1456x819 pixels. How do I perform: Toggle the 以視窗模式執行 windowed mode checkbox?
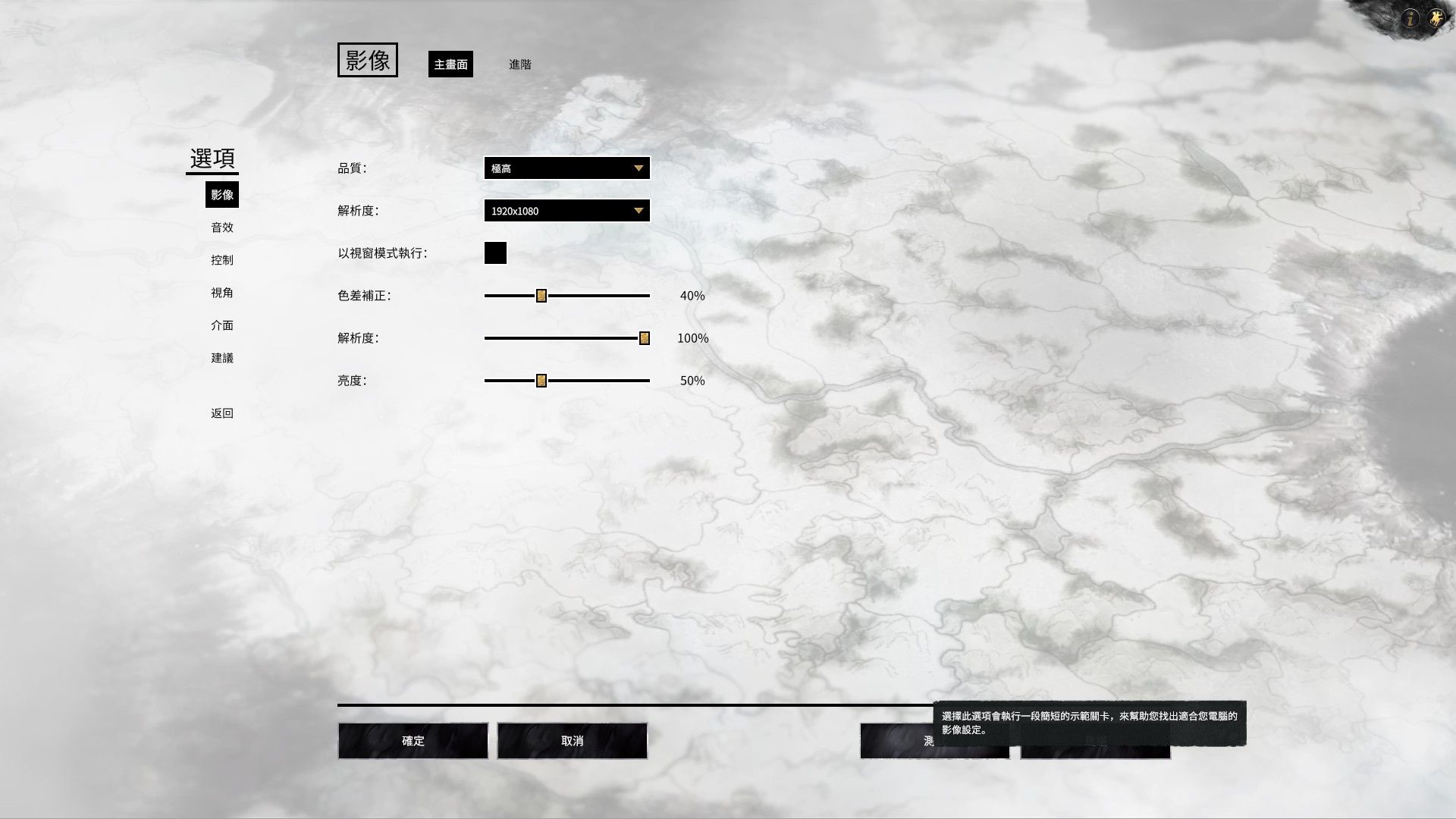point(495,253)
